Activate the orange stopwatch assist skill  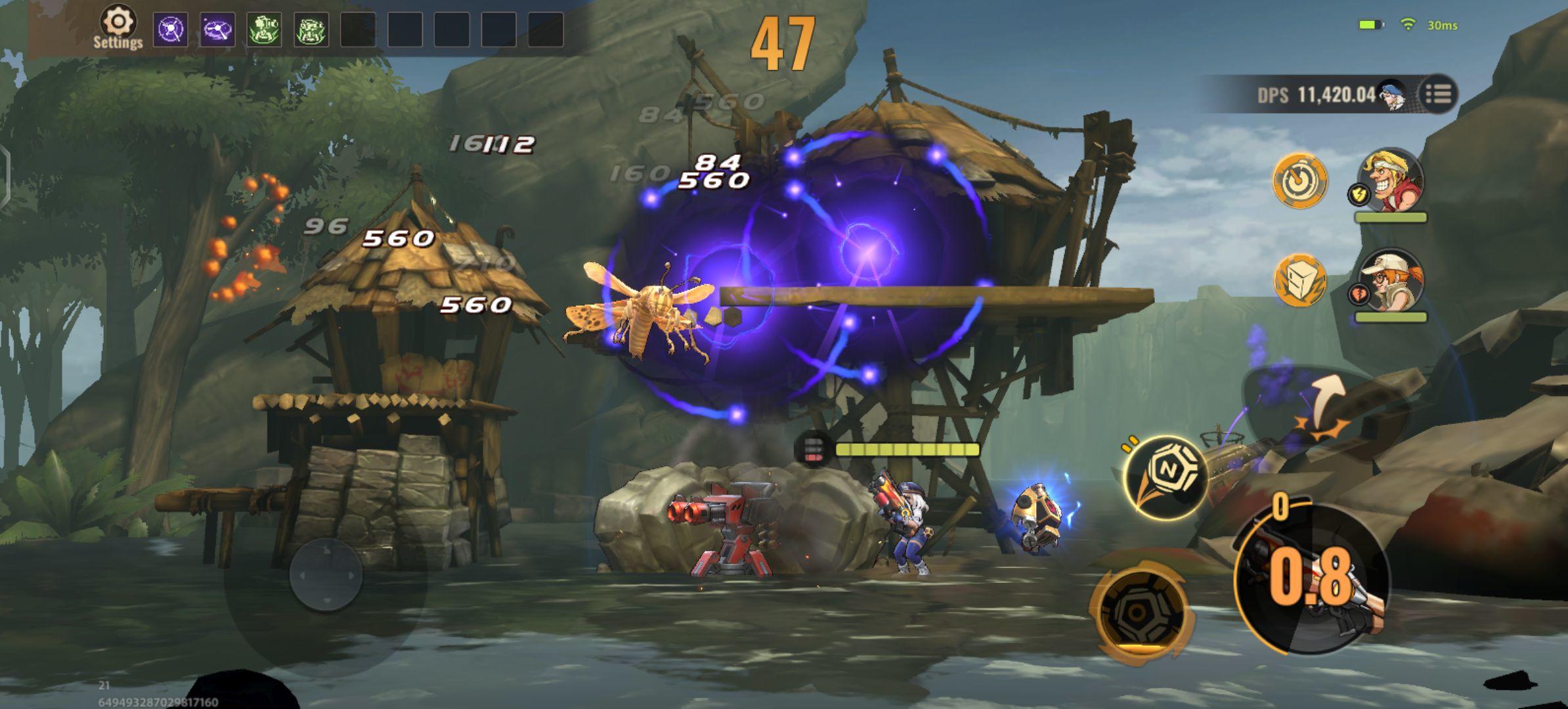(x=1299, y=182)
